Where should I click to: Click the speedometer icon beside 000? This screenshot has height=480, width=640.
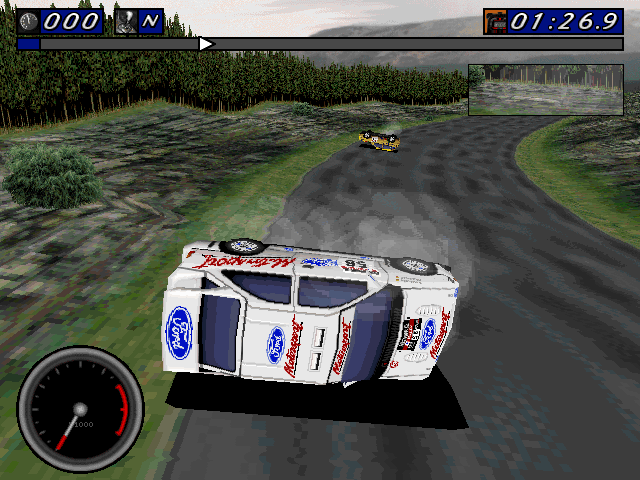29,21
